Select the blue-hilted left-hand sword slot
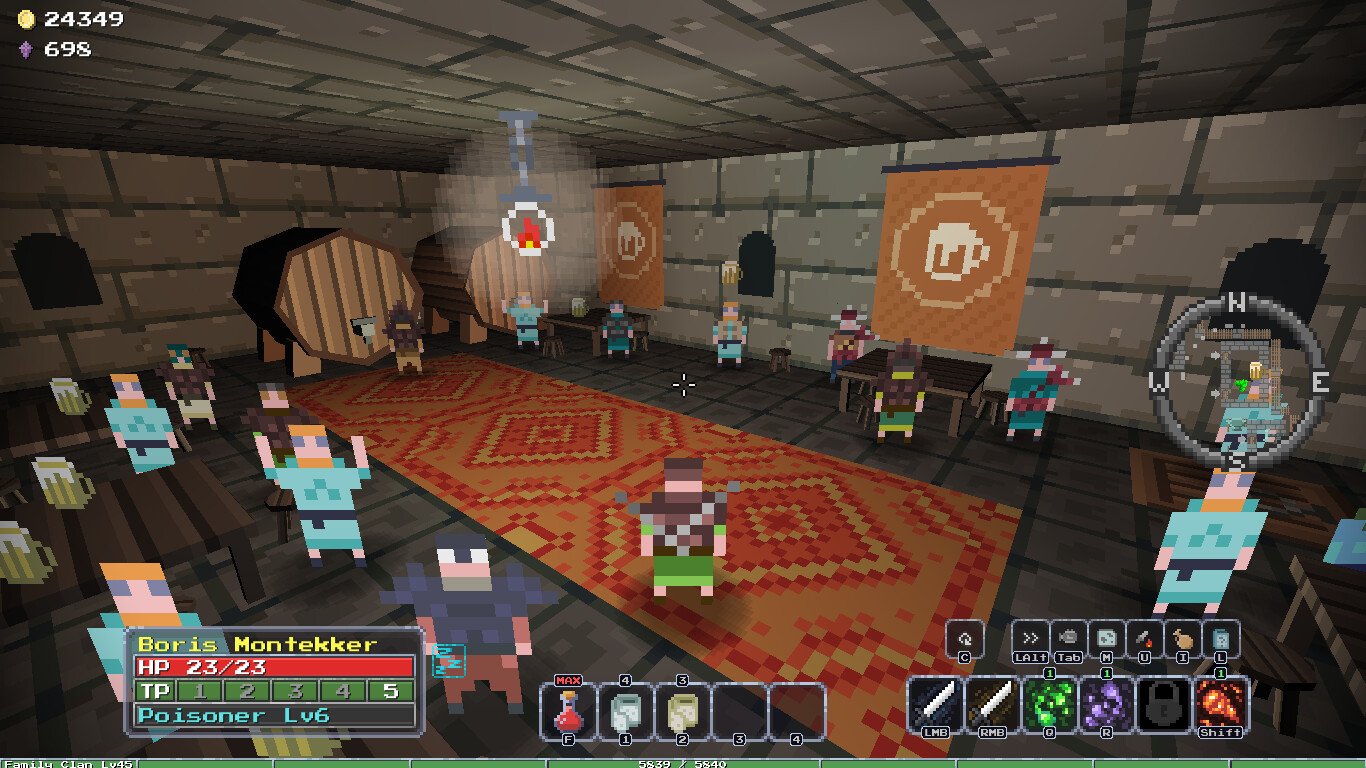Image resolution: width=1366 pixels, height=768 pixels. pos(937,704)
